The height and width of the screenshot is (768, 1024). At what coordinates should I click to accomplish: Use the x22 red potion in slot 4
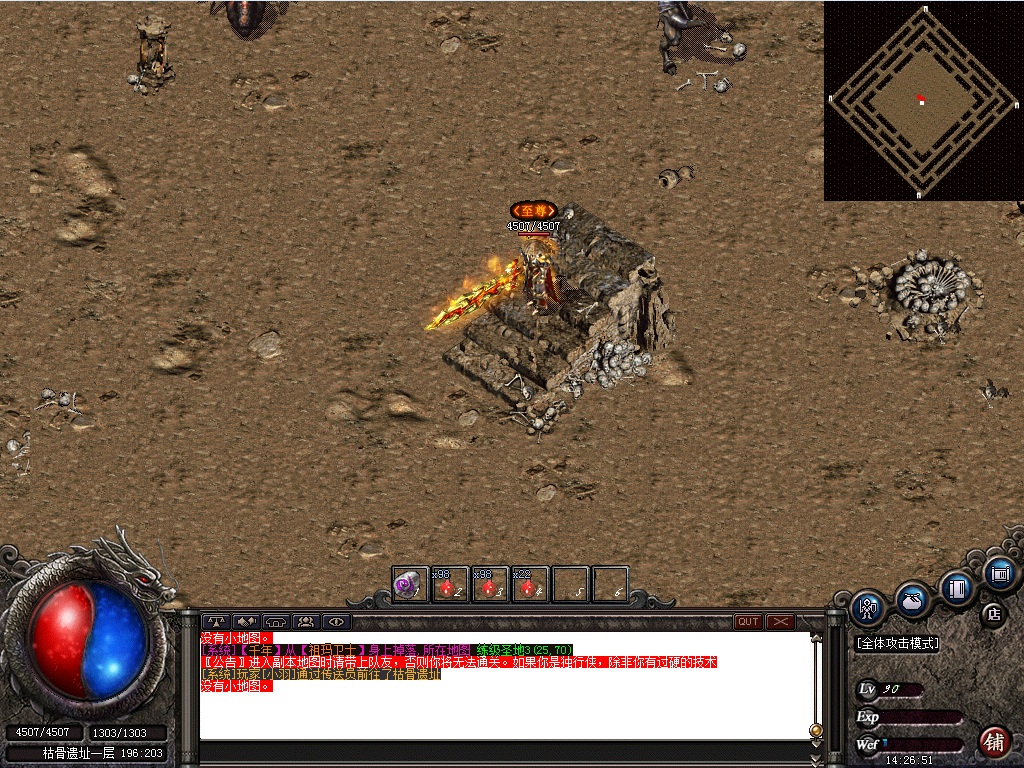click(x=530, y=585)
